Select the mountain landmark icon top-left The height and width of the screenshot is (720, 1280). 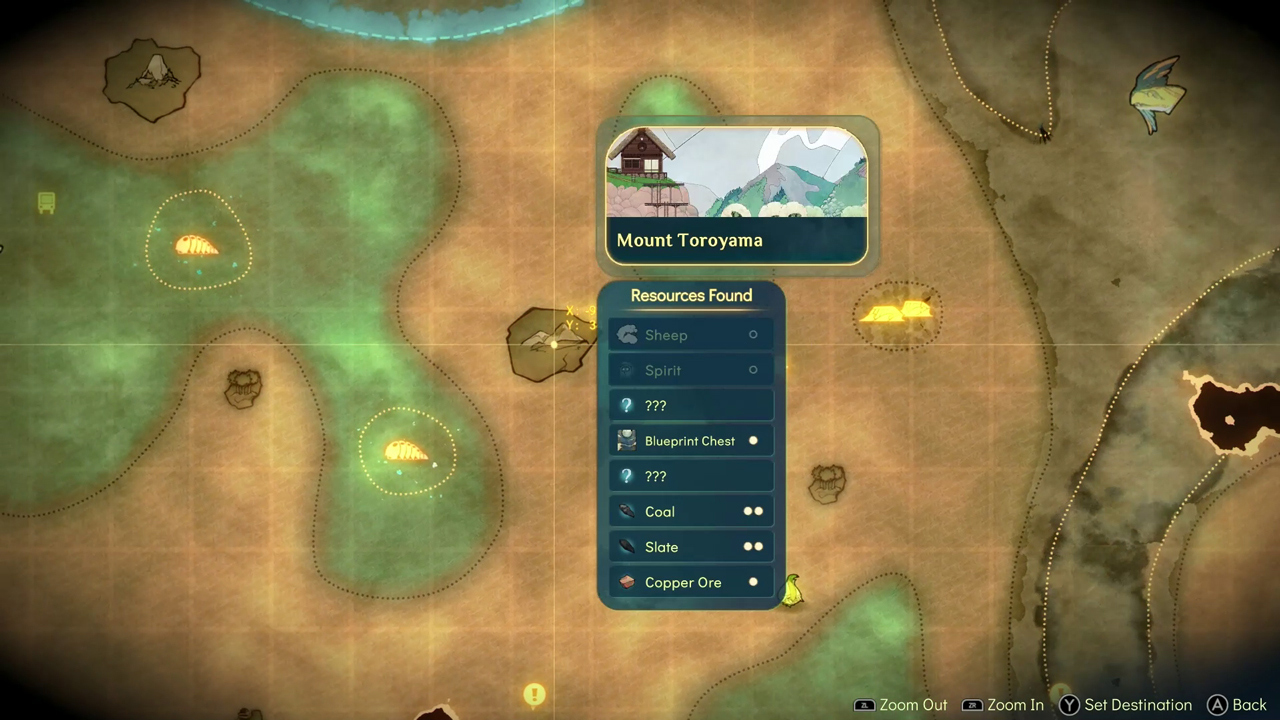pyautogui.click(x=152, y=72)
